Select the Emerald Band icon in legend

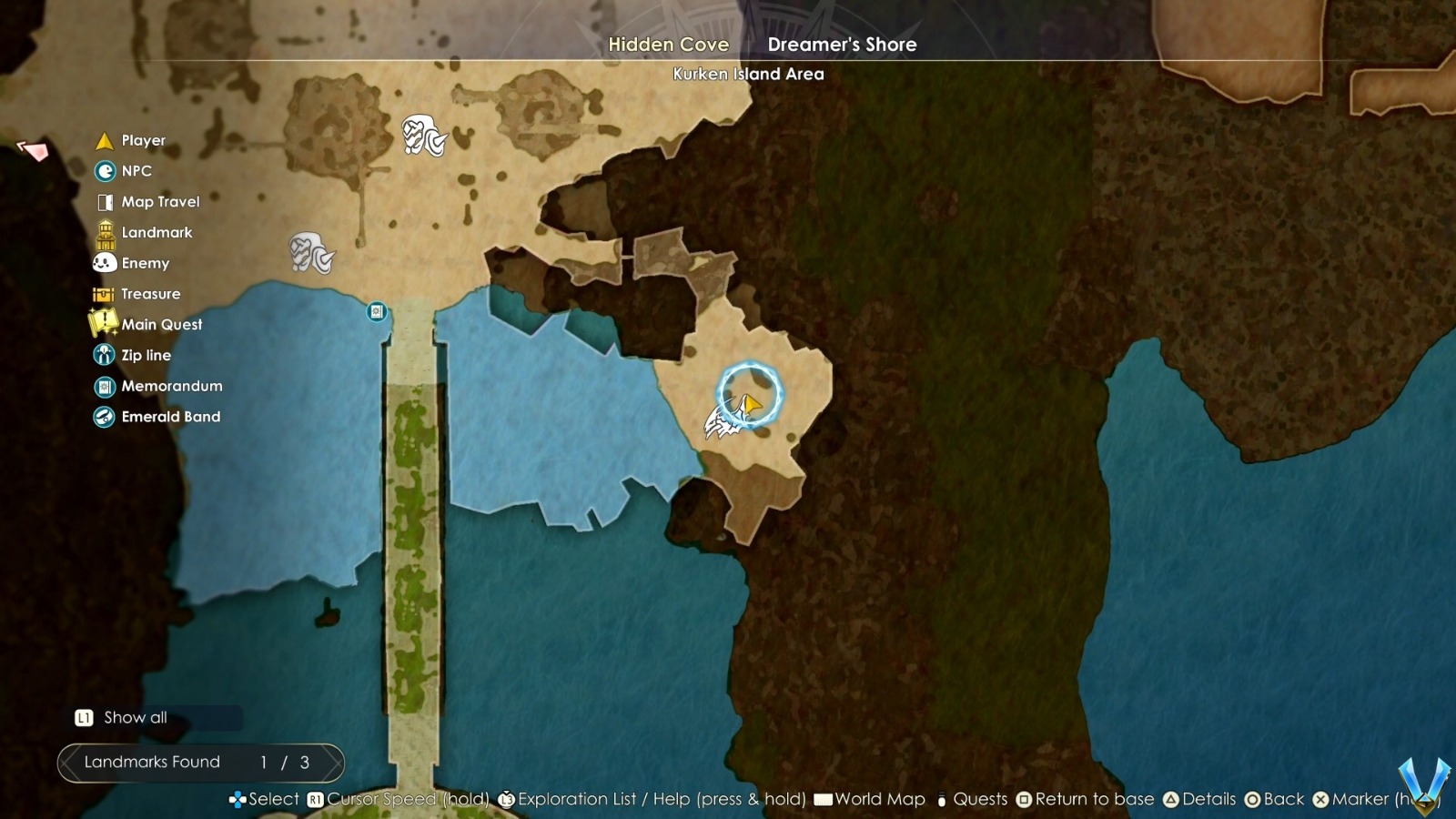click(x=104, y=417)
